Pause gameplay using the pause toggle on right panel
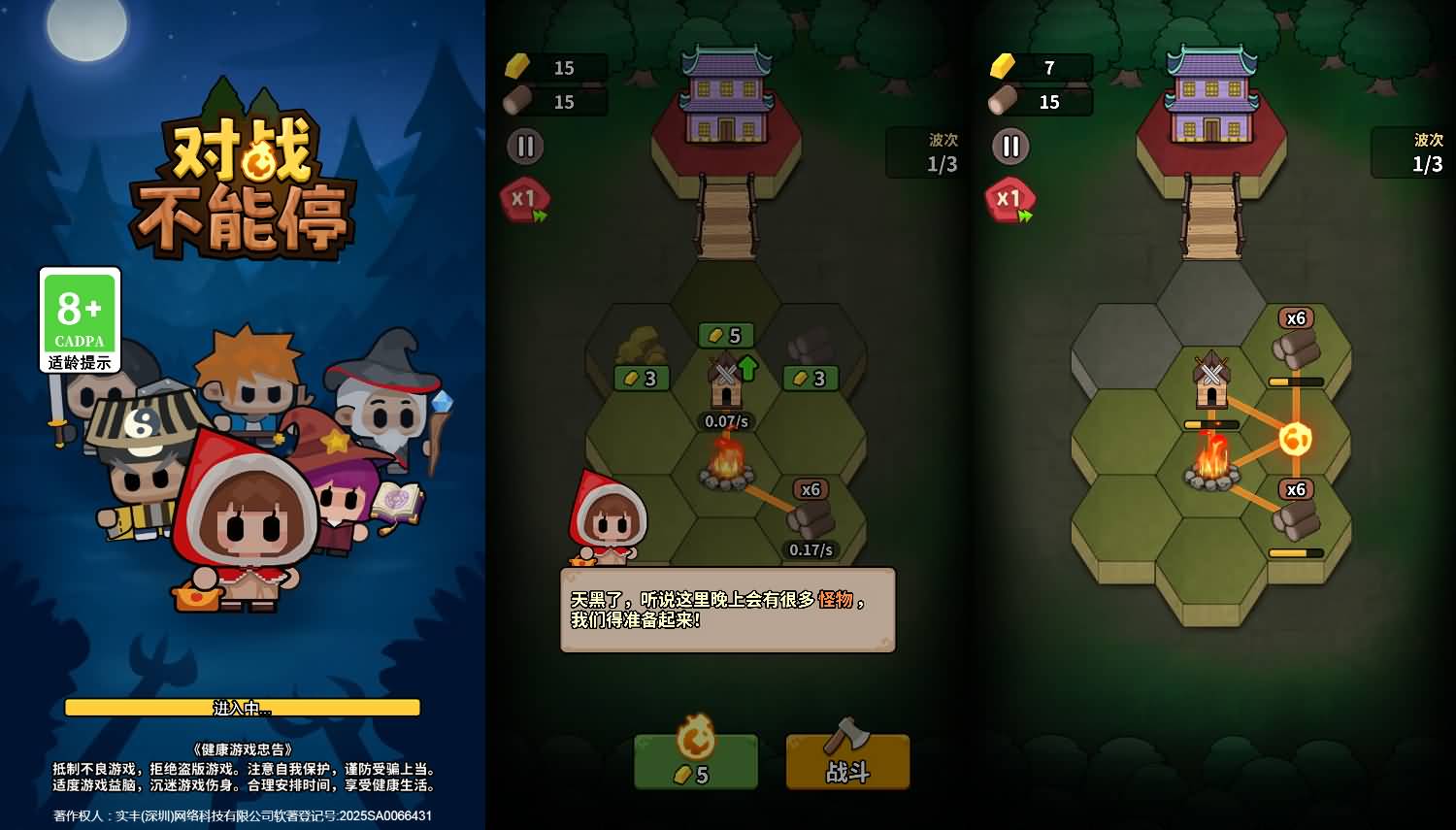Image resolution: width=1456 pixels, height=830 pixels. (x=1010, y=147)
